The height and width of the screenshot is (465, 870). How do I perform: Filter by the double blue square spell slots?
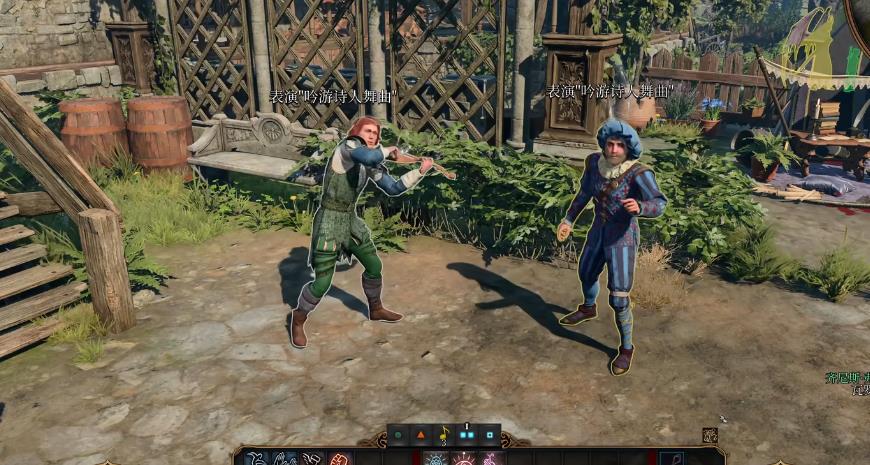coord(466,435)
